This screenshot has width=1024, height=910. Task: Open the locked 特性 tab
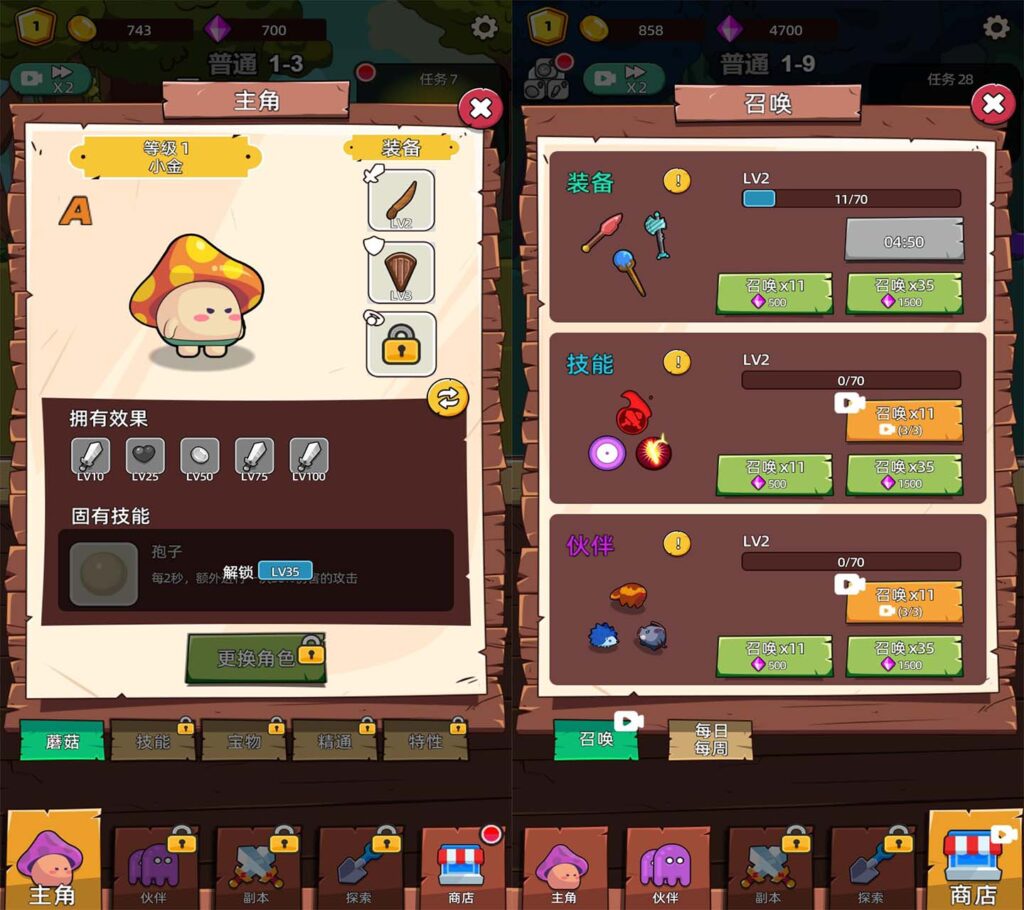pyautogui.click(x=425, y=741)
